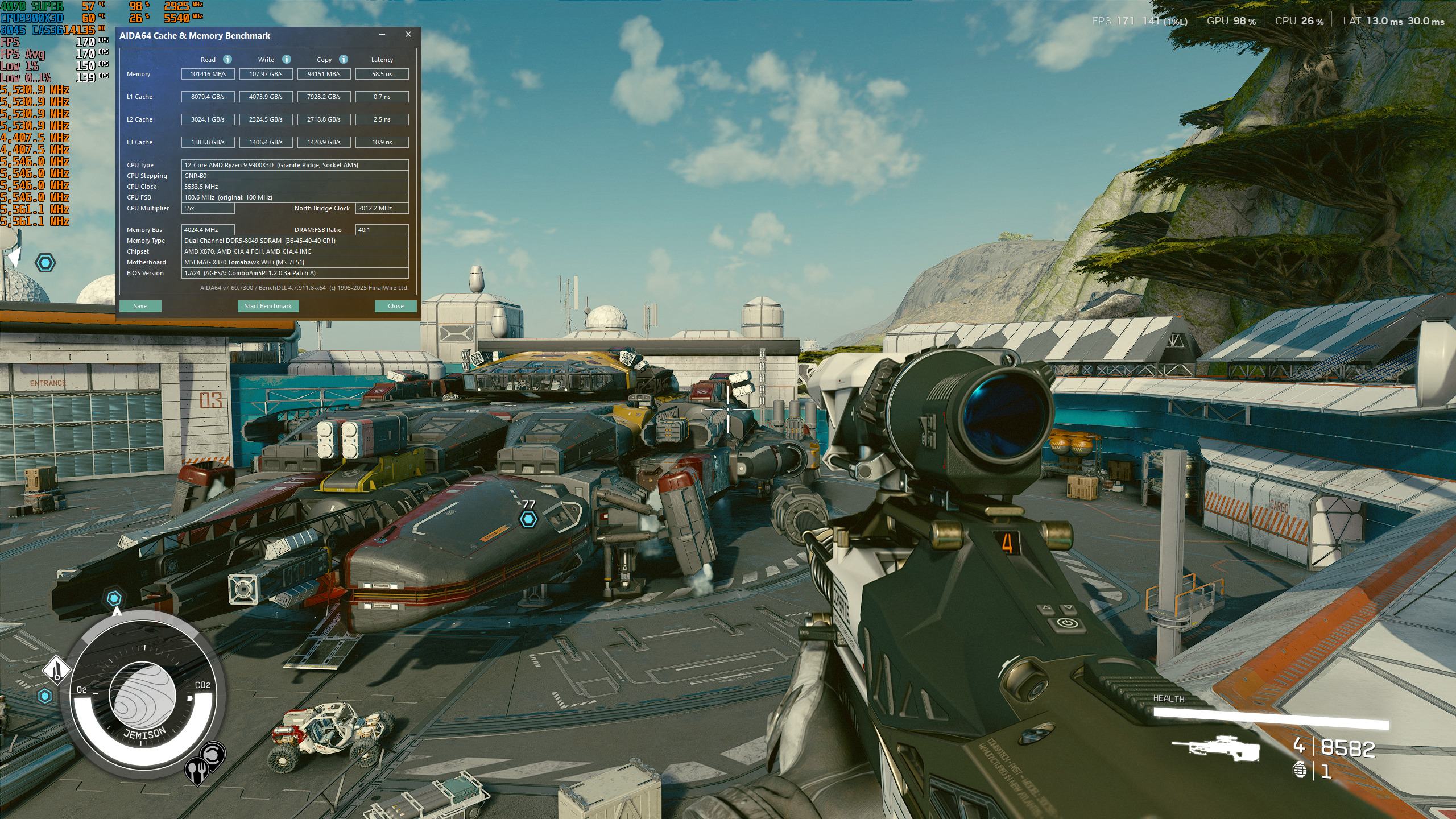Select the hexagon ship marker labeled 77
This screenshot has height=819, width=1456.
(528, 518)
